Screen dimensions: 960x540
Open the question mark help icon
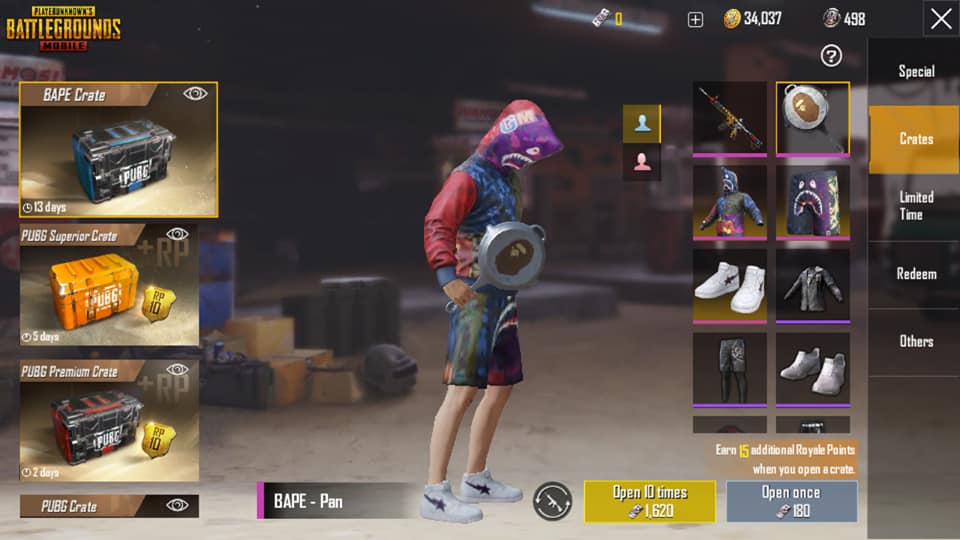point(831,56)
